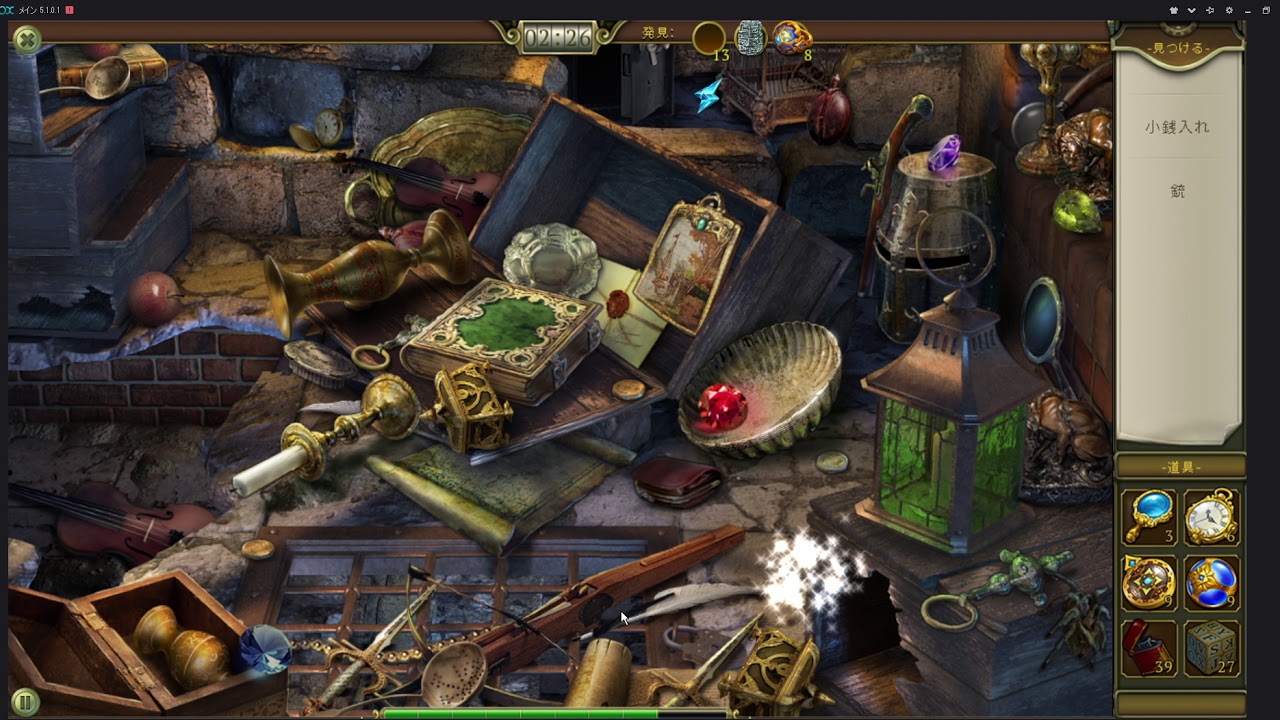Minimize the application window
Screen dimensions: 1280x720
click(1247, 10)
